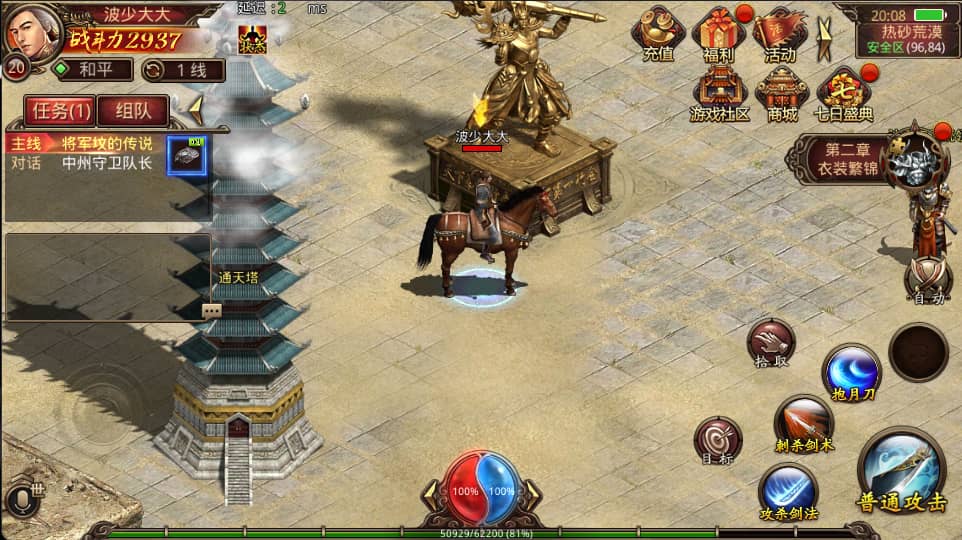Screen dimensions: 962x540
Task: Activate the 攻杀剑法 skill
Action: (x=787, y=490)
